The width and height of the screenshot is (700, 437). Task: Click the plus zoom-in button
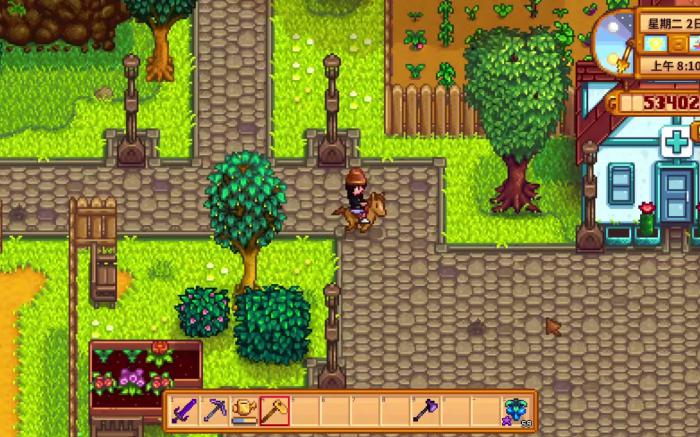point(677,141)
